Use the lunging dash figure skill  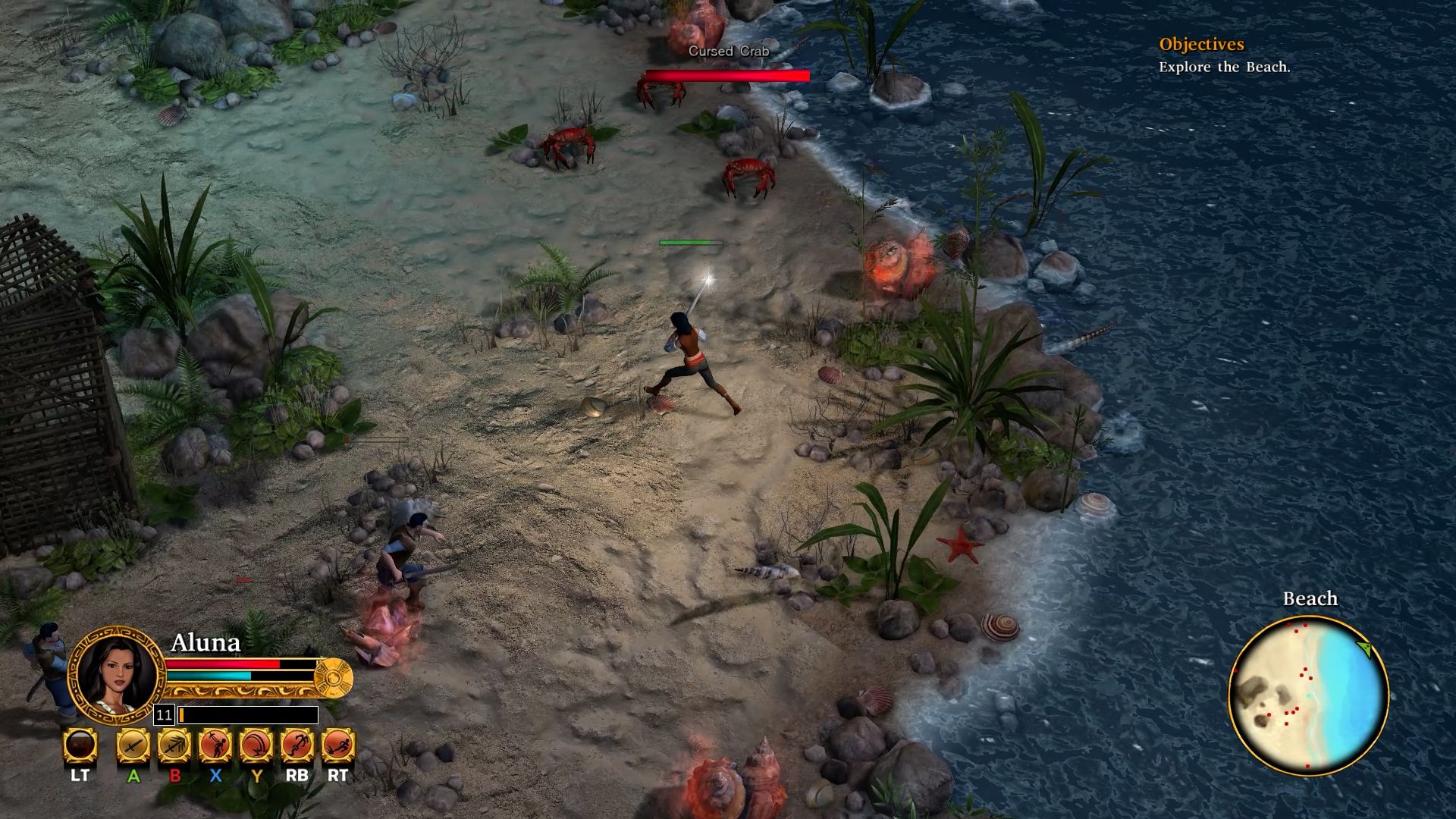click(338, 745)
